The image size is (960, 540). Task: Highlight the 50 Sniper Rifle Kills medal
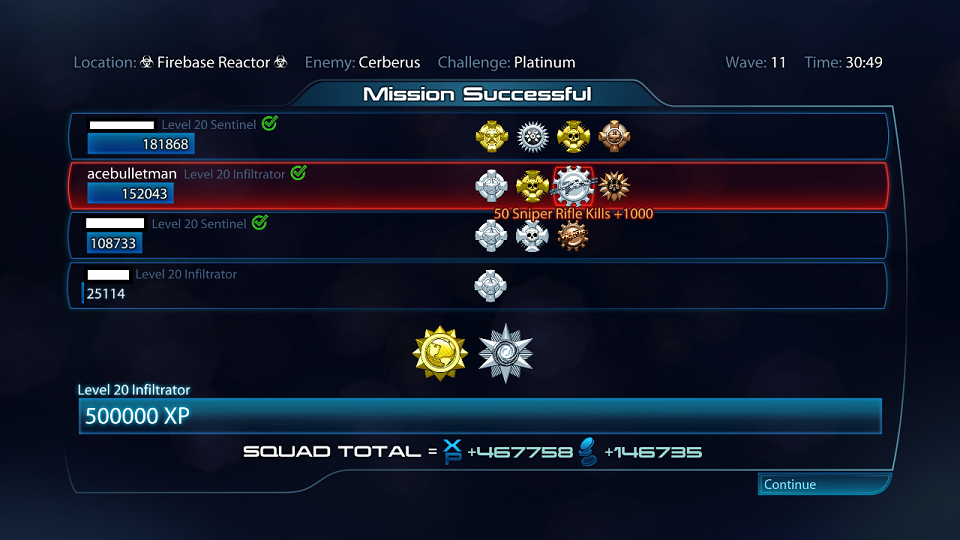573,185
